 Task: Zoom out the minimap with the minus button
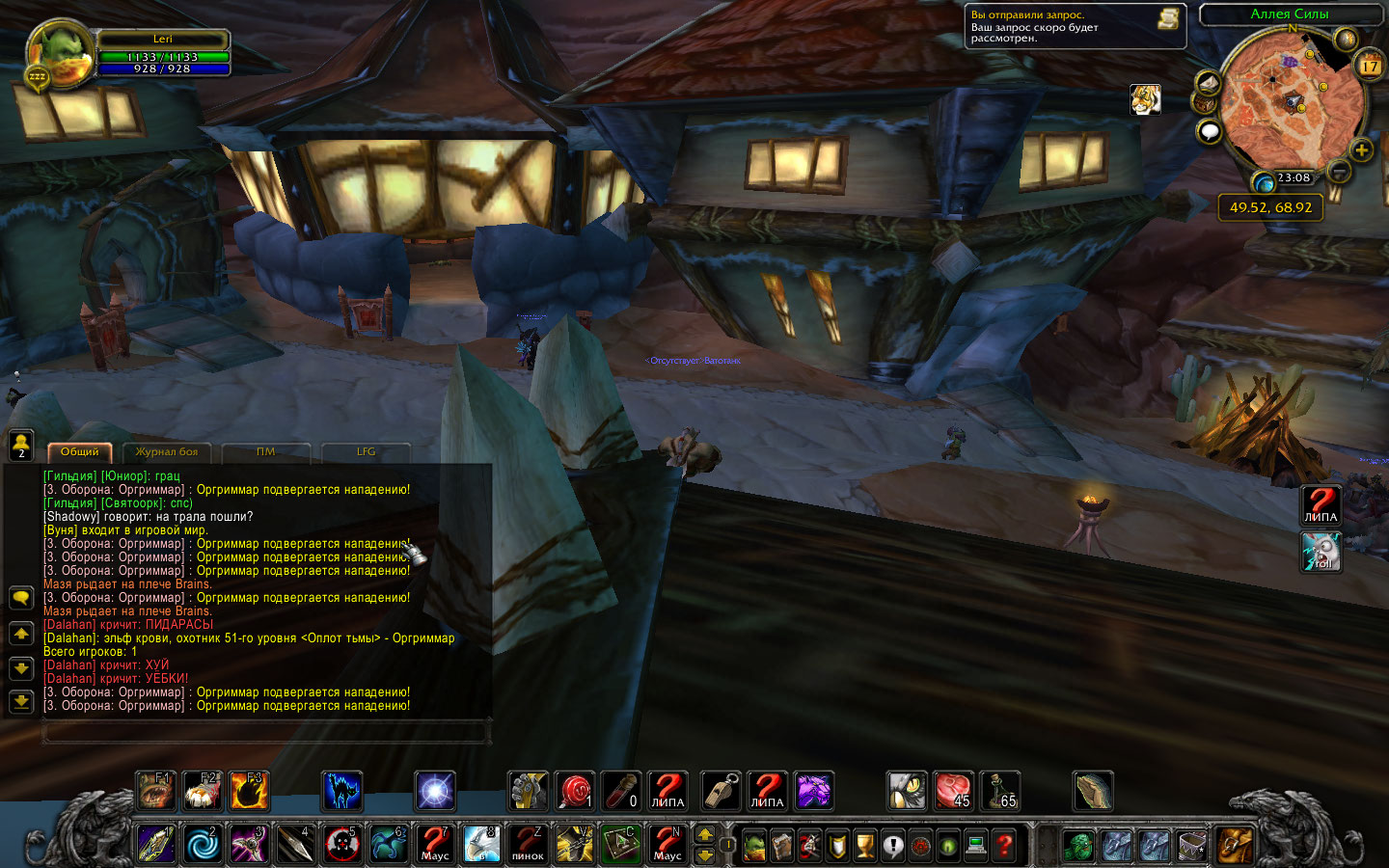(x=1339, y=172)
